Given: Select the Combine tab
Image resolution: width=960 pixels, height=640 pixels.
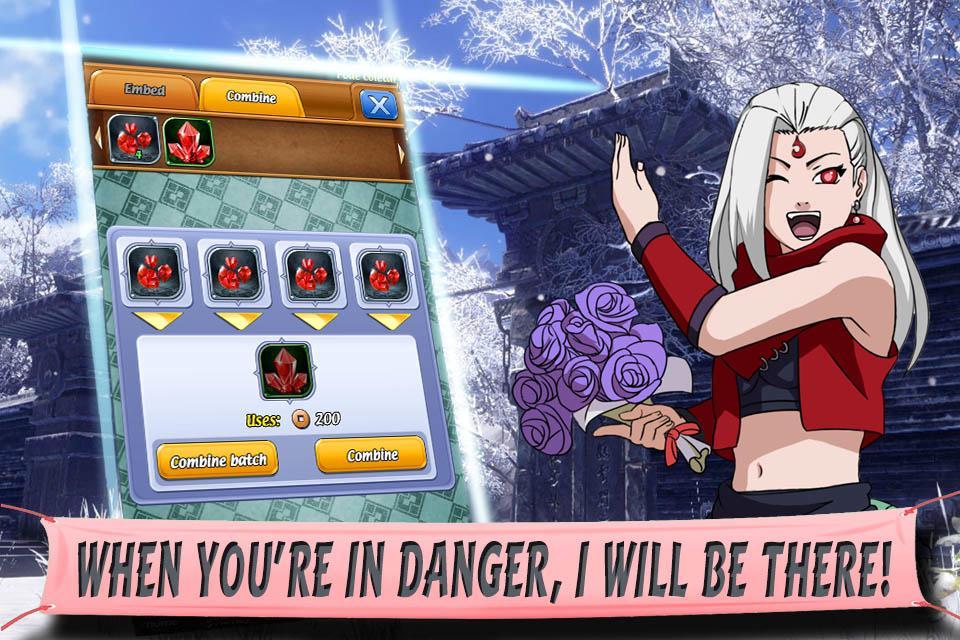Looking at the screenshot, I should [x=251, y=97].
